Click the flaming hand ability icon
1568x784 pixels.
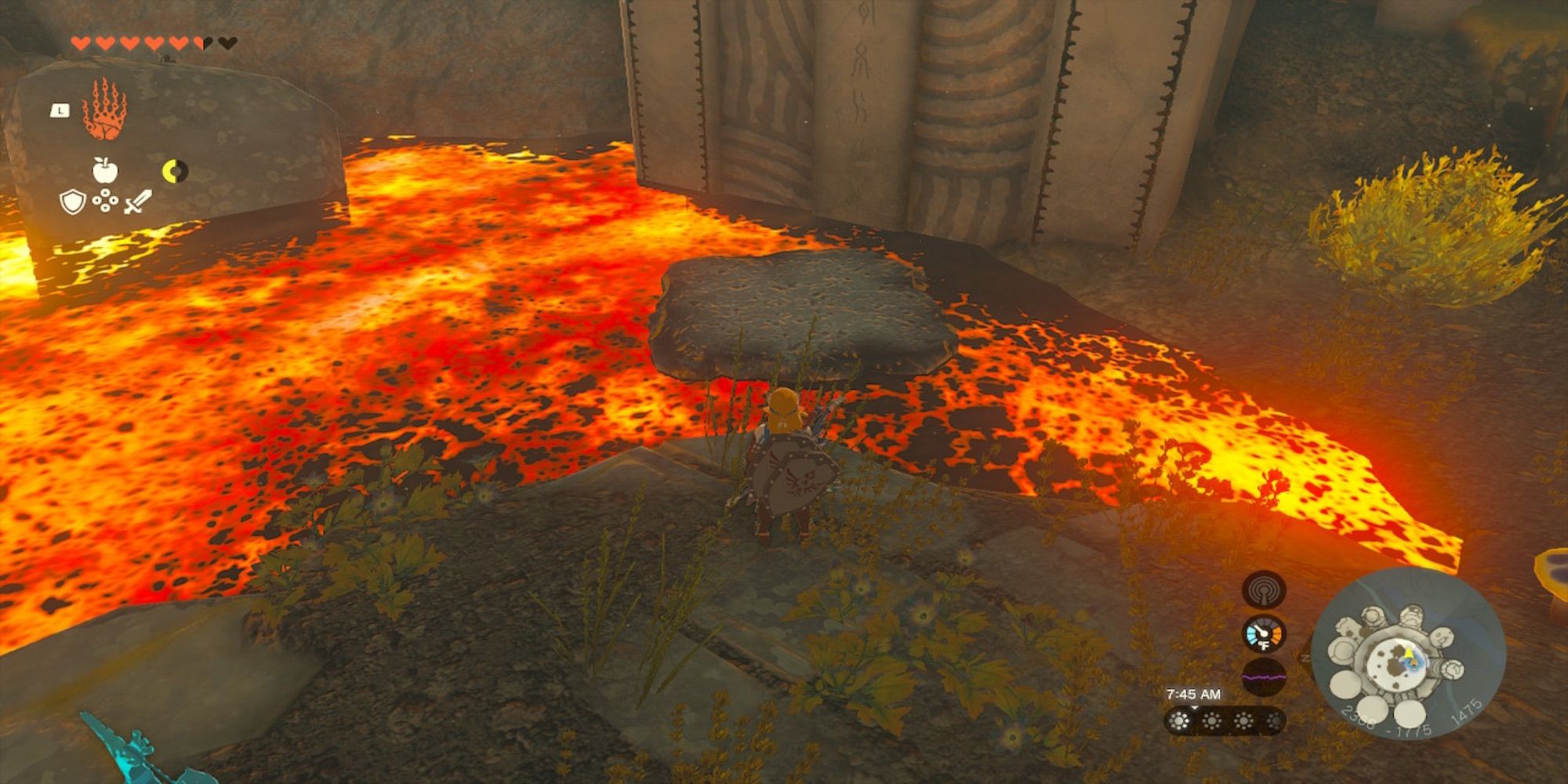pos(106,109)
